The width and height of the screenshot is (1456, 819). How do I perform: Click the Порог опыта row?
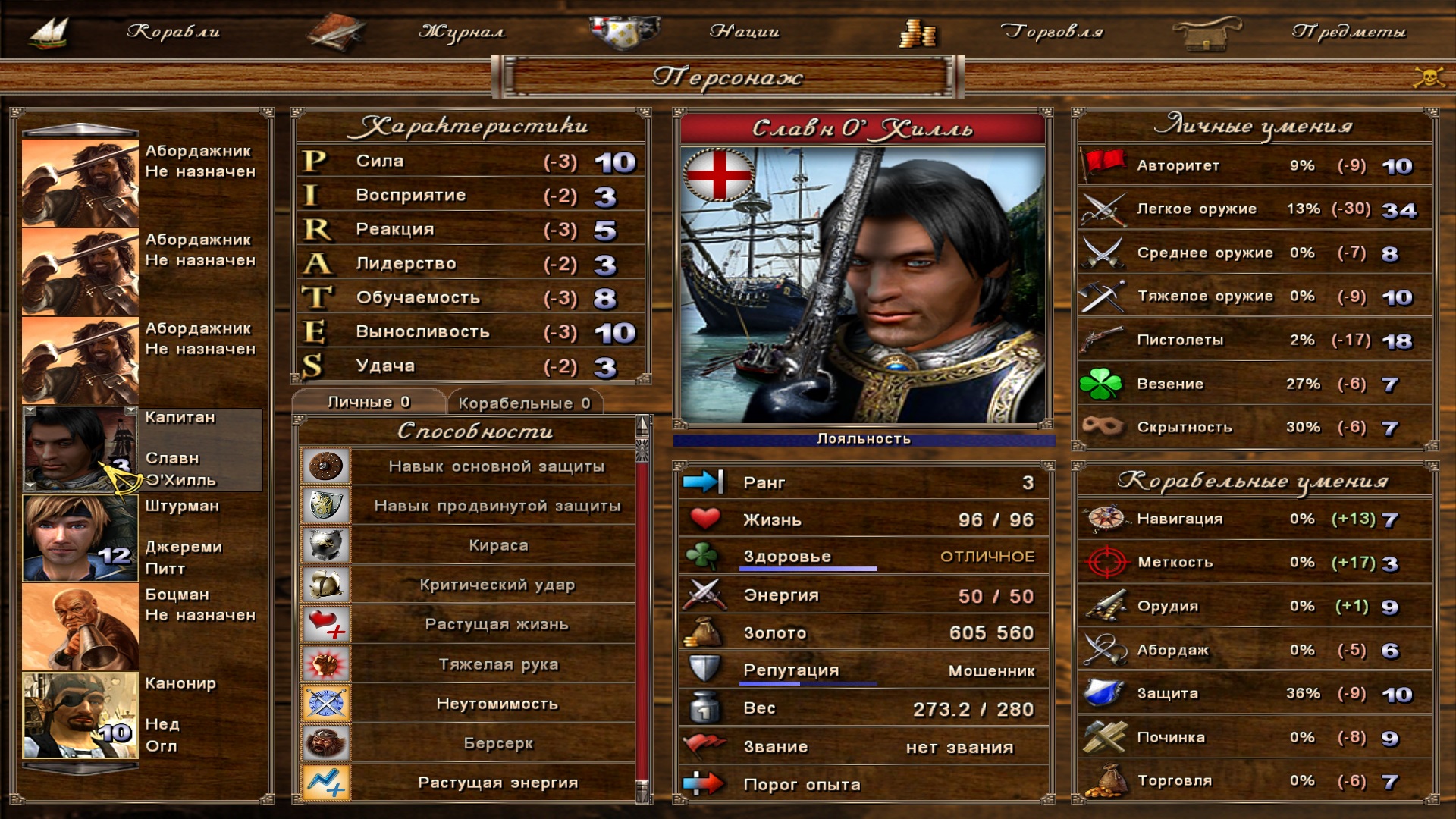point(863,784)
